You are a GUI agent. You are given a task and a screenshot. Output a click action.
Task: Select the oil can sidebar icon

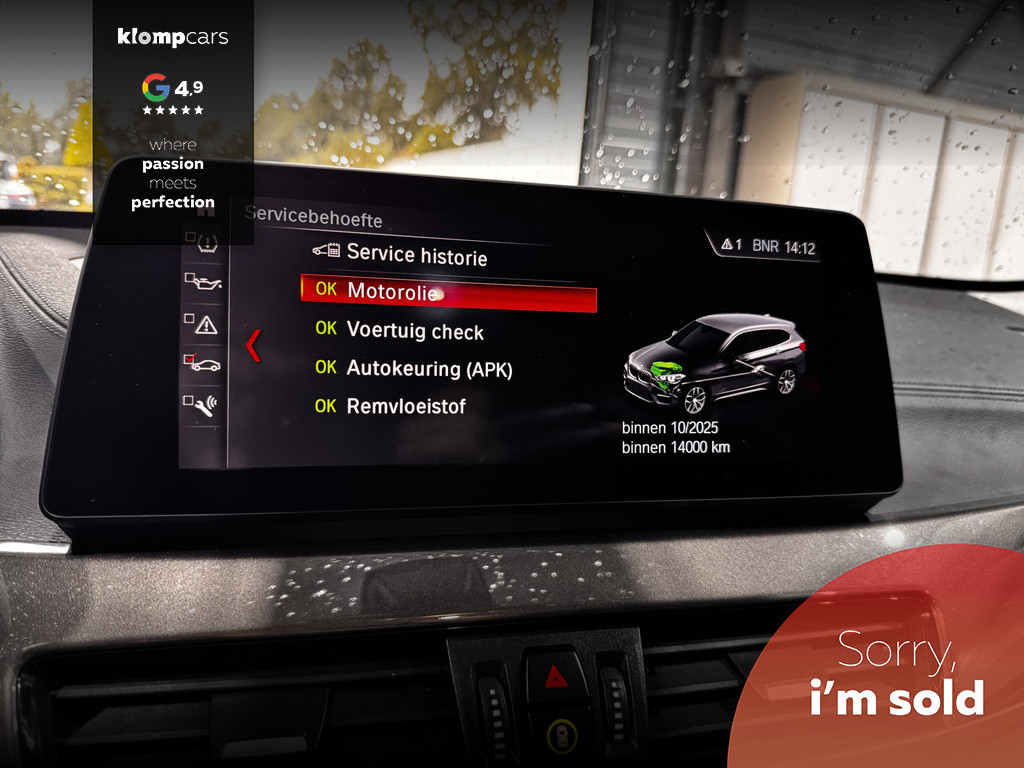pos(204,283)
